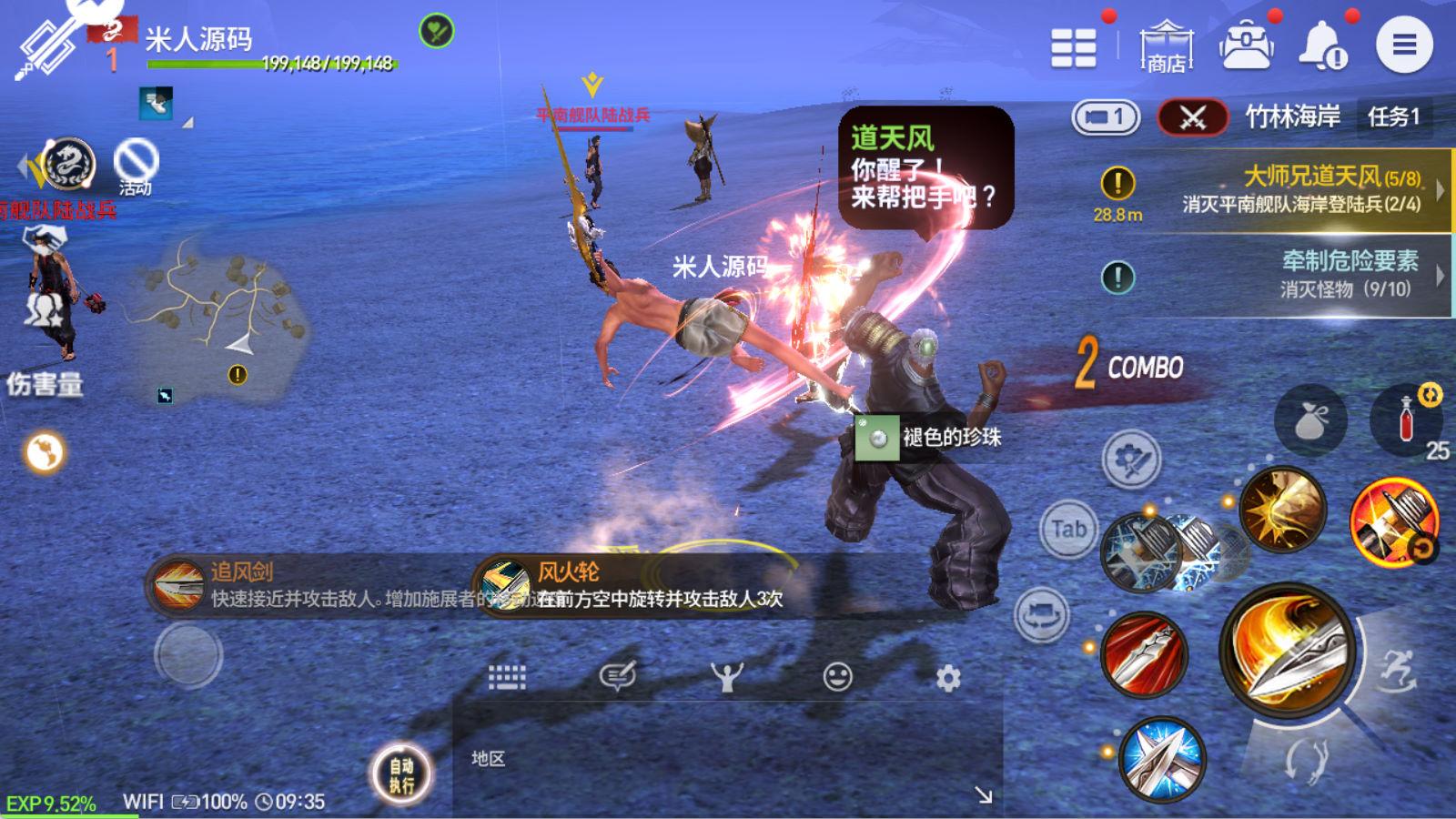This screenshot has height=819, width=1456.
Task: Open the grid list menu icon
Action: point(1074,46)
